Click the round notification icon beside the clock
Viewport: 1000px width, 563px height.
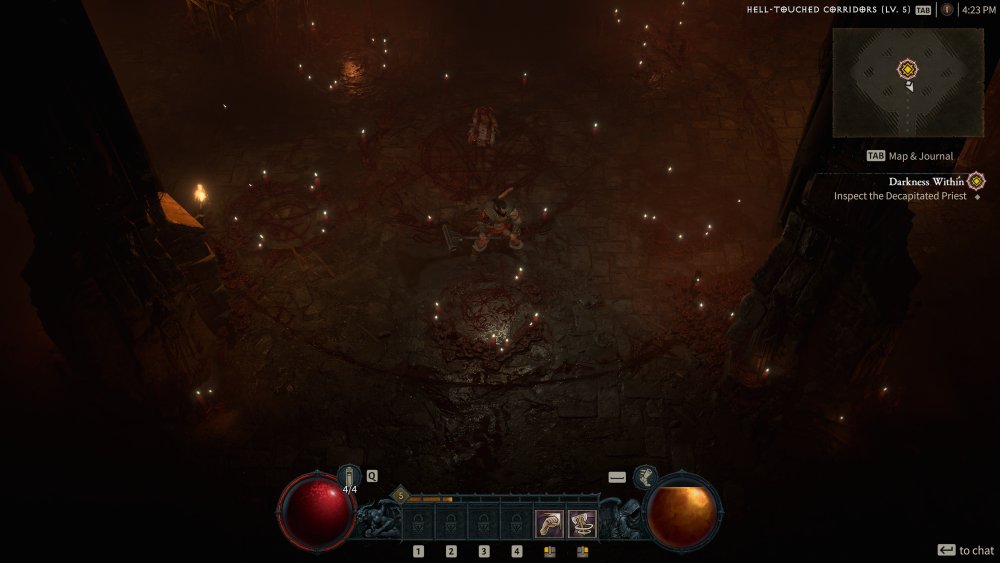coord(947,10)
